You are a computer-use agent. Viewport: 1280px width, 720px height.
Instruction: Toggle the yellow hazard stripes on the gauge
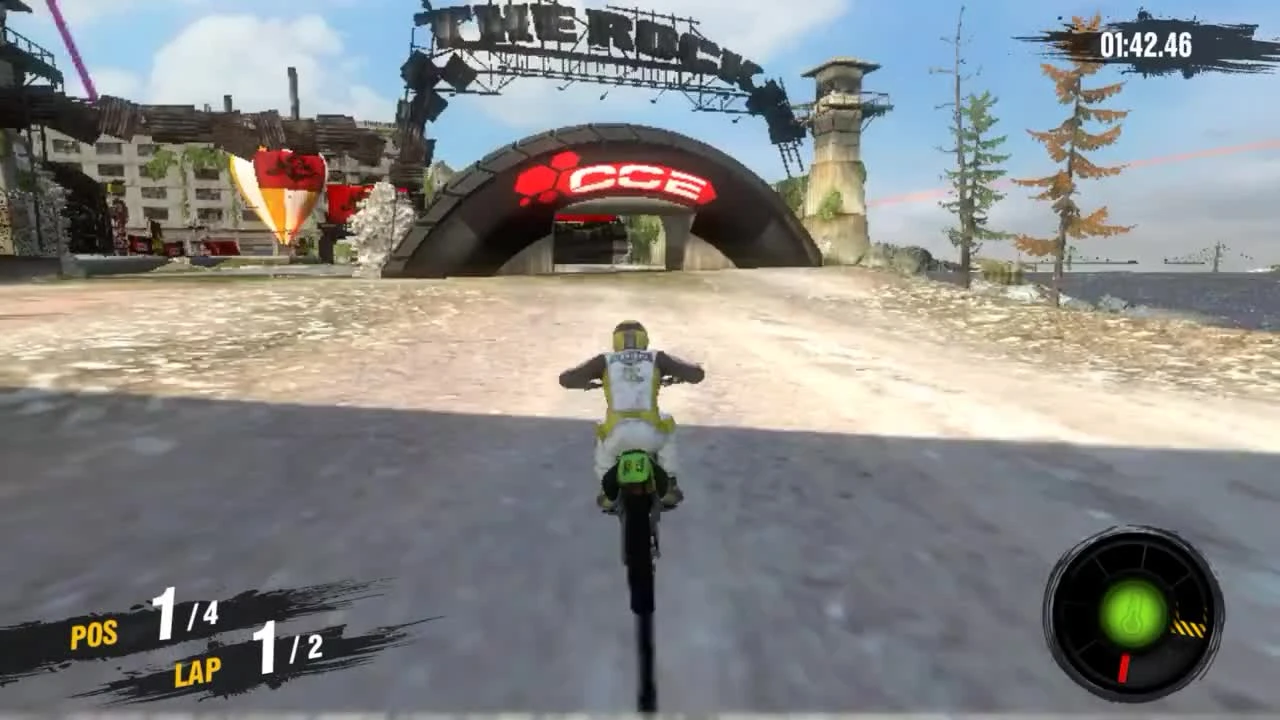1190,627
